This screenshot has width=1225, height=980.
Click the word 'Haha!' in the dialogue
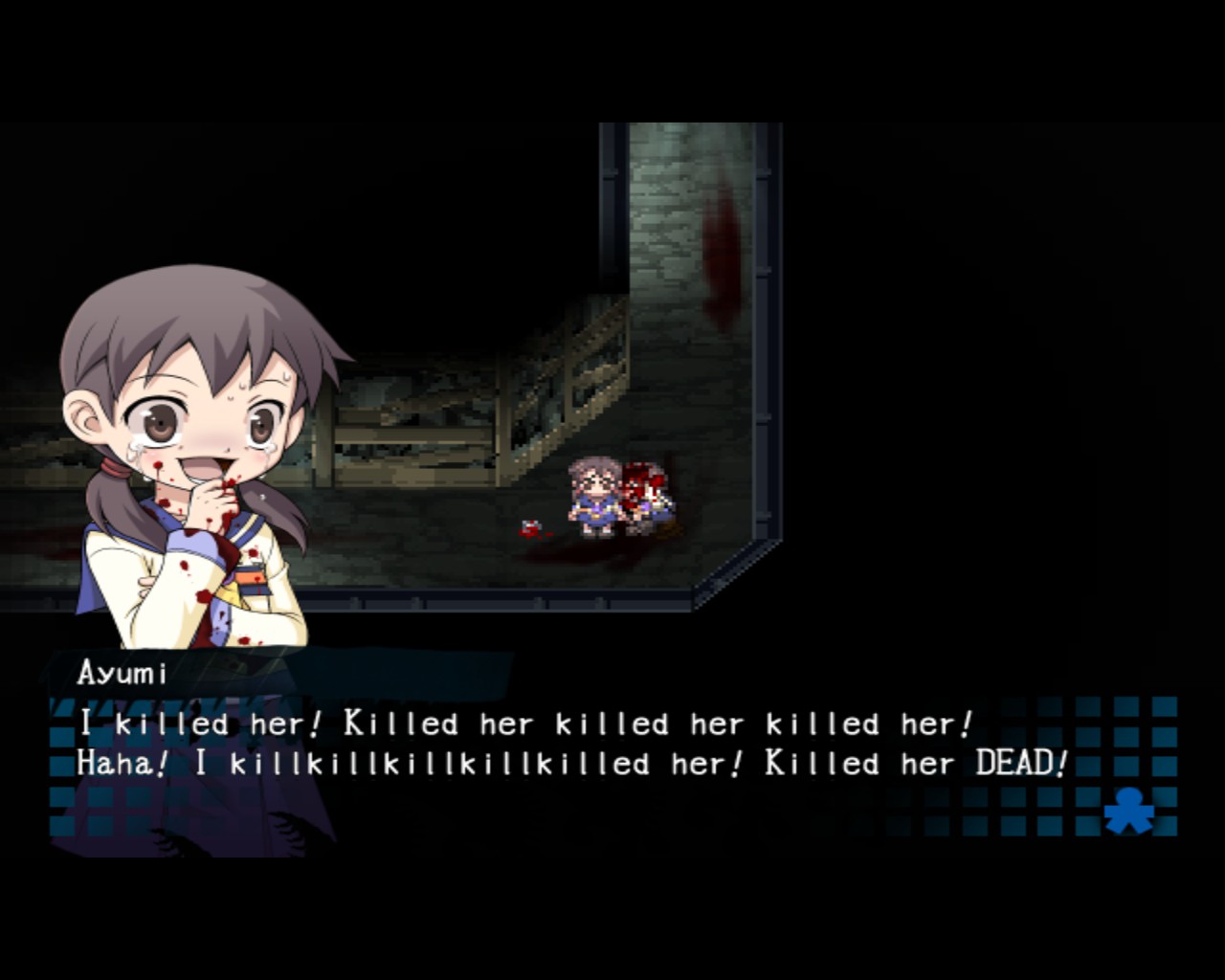(x=117, y=764)
